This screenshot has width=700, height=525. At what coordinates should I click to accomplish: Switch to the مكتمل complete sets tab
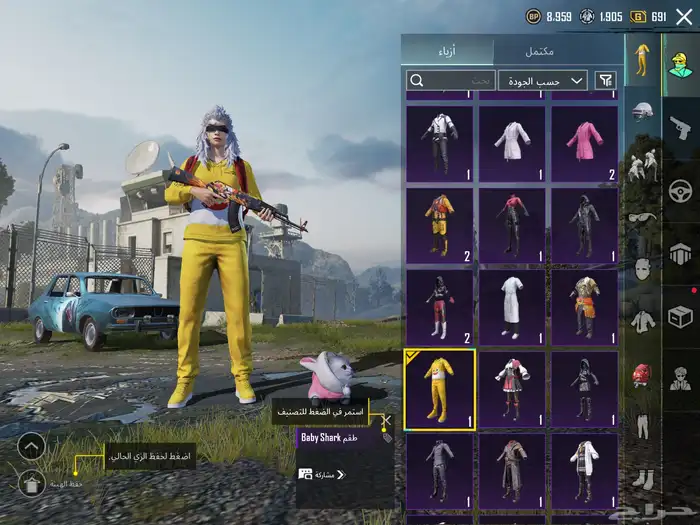click(539, 51)
